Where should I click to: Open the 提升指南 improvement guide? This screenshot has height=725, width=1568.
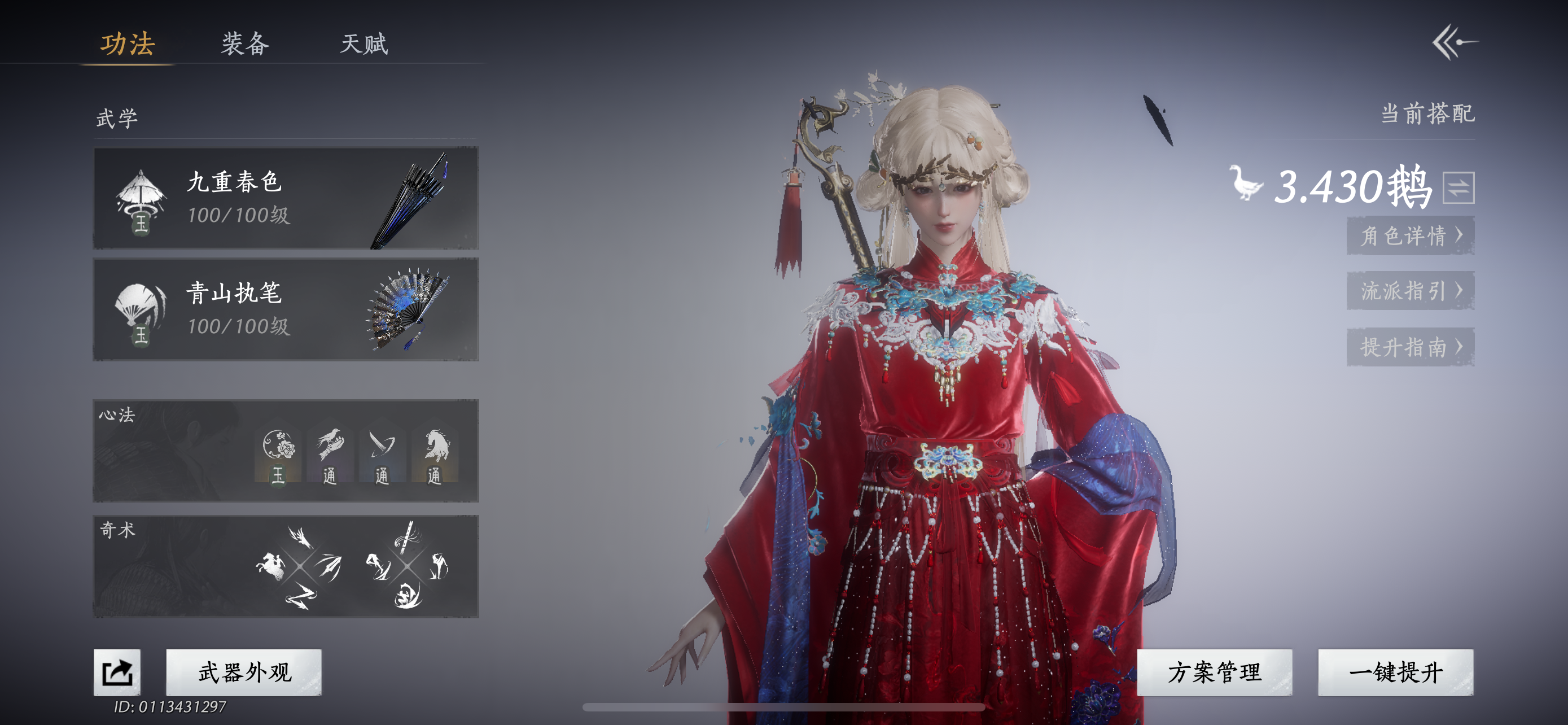(1411, 347)
